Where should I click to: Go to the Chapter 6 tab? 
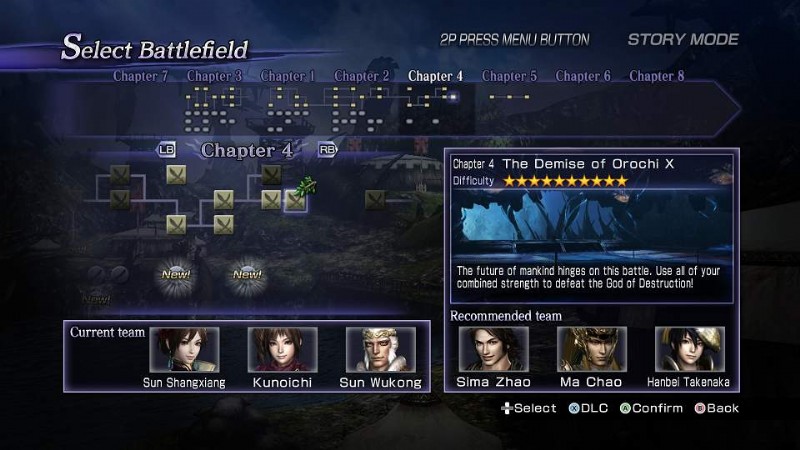coord(583,76)
